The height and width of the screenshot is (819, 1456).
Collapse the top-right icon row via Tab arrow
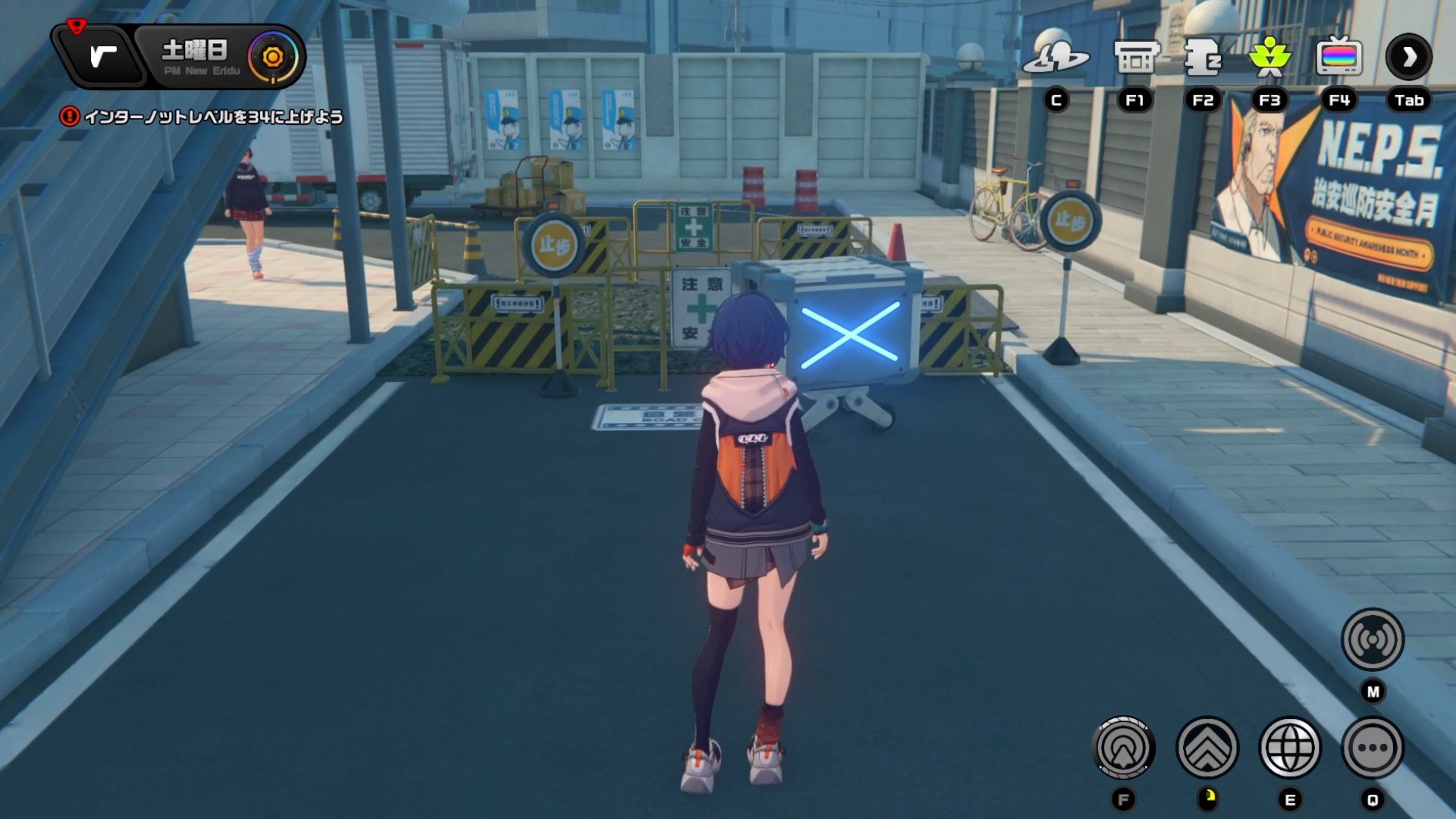[x=1408, y=57]
